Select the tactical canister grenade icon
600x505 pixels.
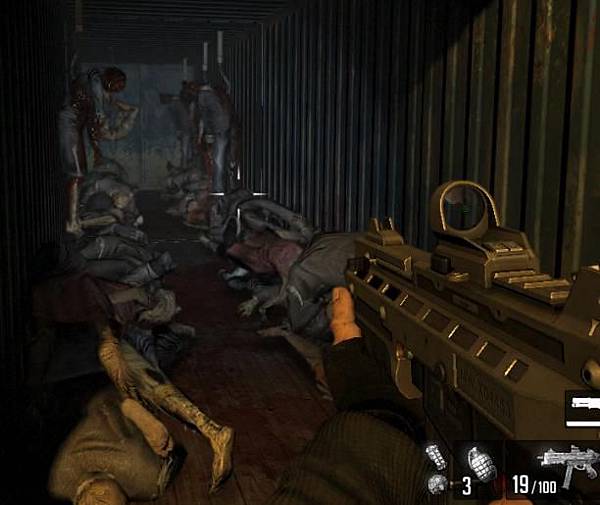[435, 457]
